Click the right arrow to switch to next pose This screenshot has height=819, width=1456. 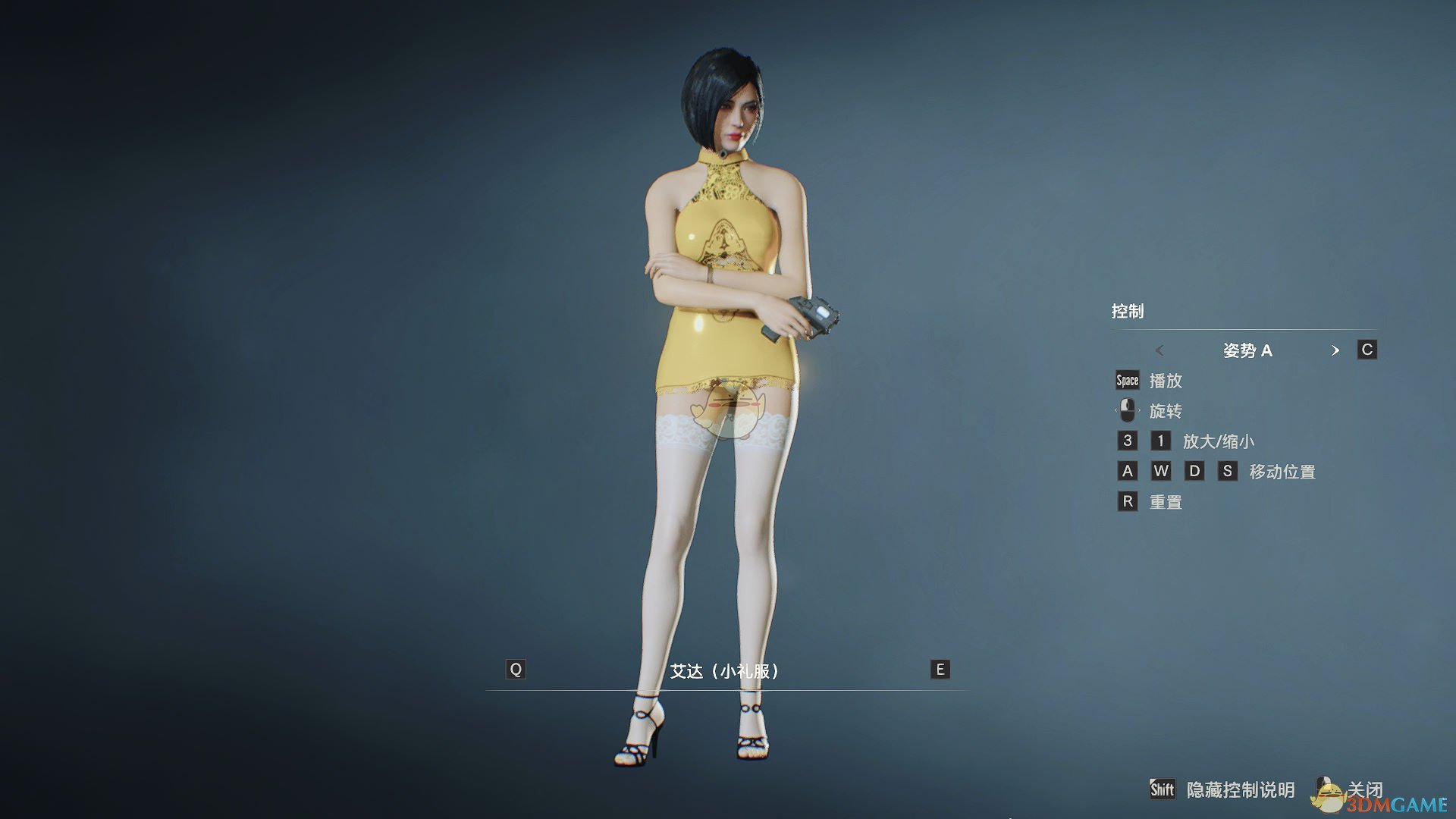pos(1336,350)
